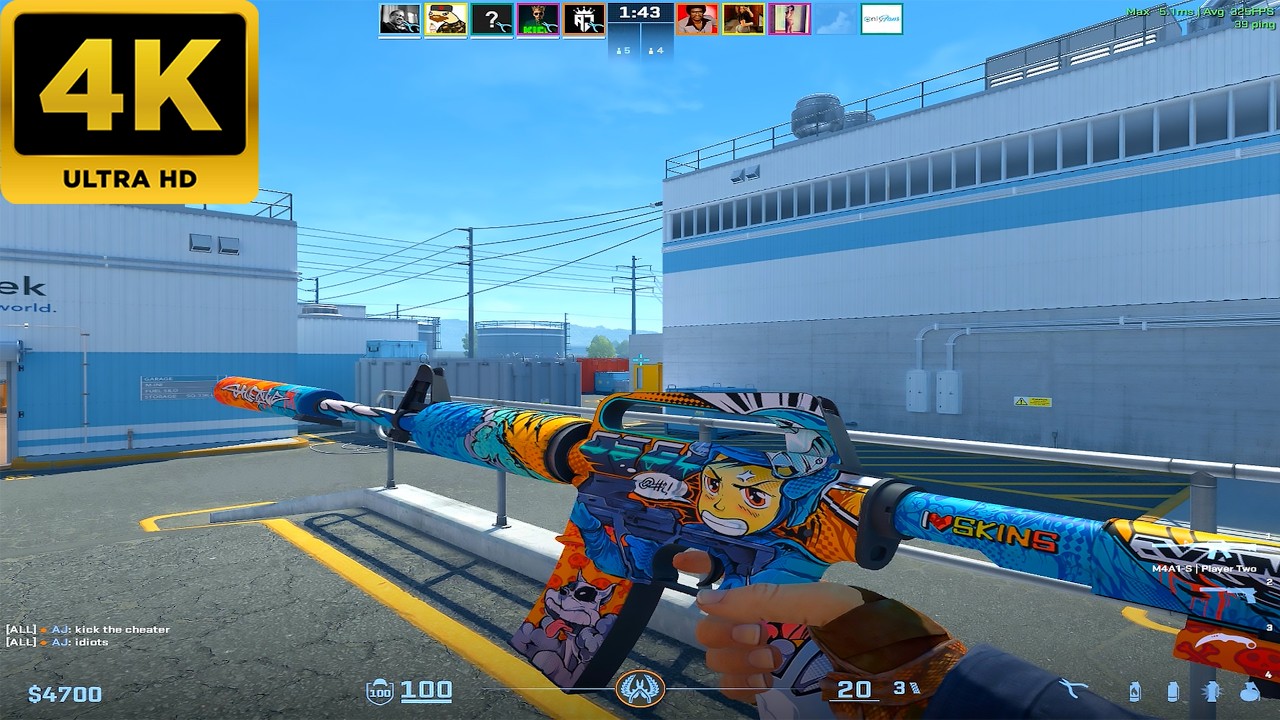Image resolution: width=1280 pixels, height=720 pixels.
Task: Select the incendiary grenade icon
Action: click(x=1134, y=691)
